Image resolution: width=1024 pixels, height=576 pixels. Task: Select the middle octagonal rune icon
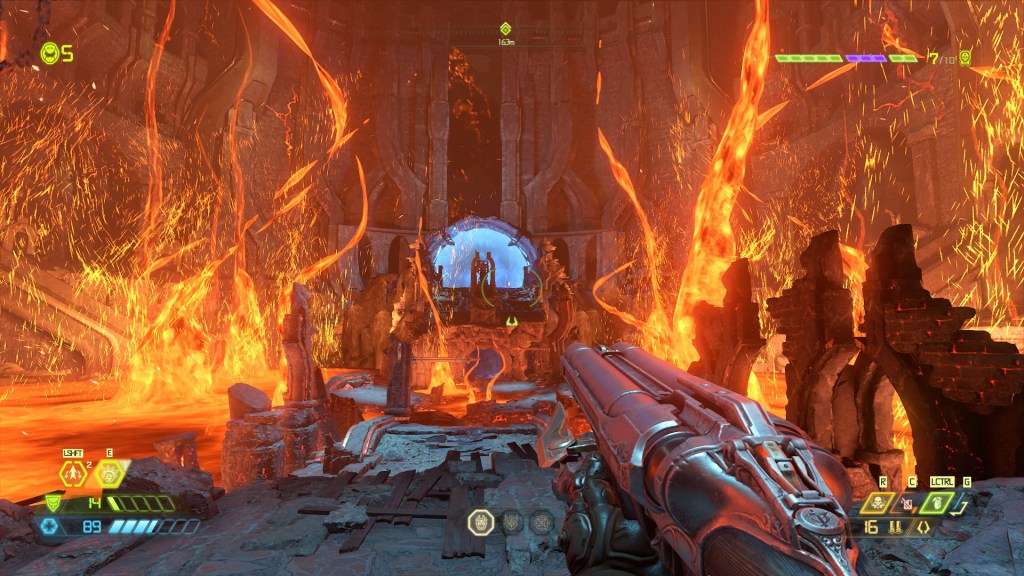(511, 522)
